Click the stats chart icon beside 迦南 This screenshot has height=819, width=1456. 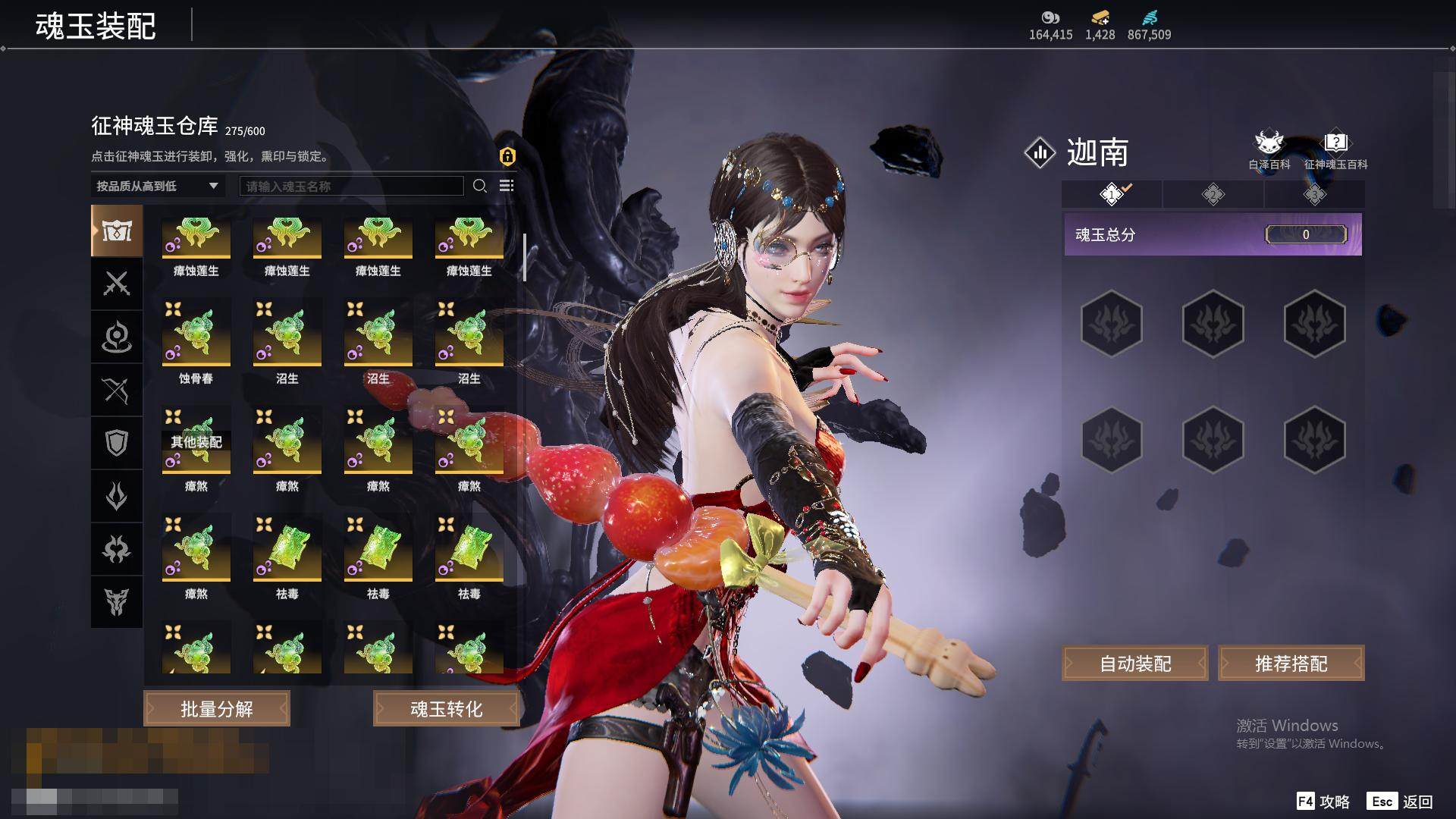1040,152
